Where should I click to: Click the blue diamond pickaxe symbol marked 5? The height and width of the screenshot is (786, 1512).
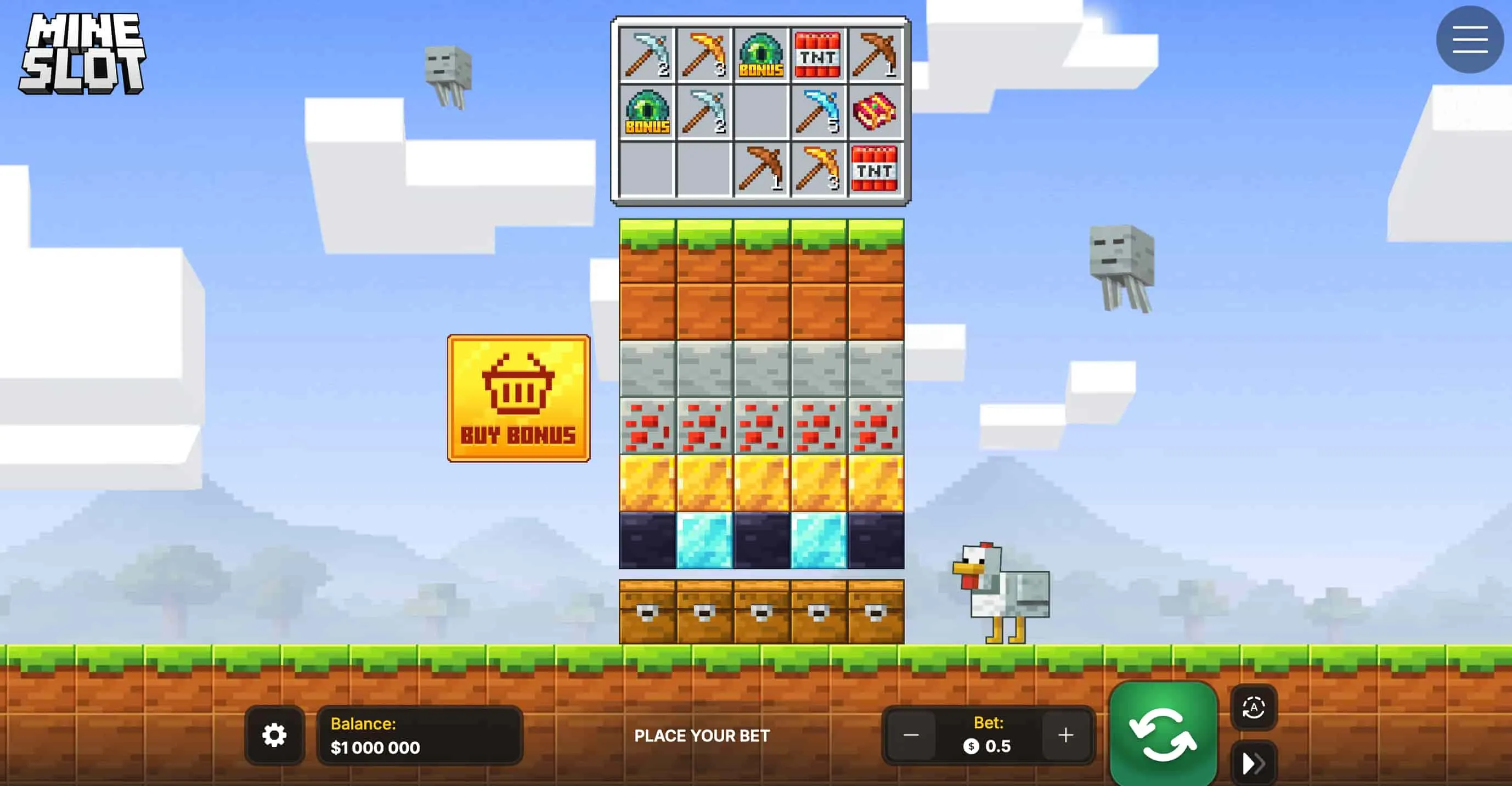(819, 114)
